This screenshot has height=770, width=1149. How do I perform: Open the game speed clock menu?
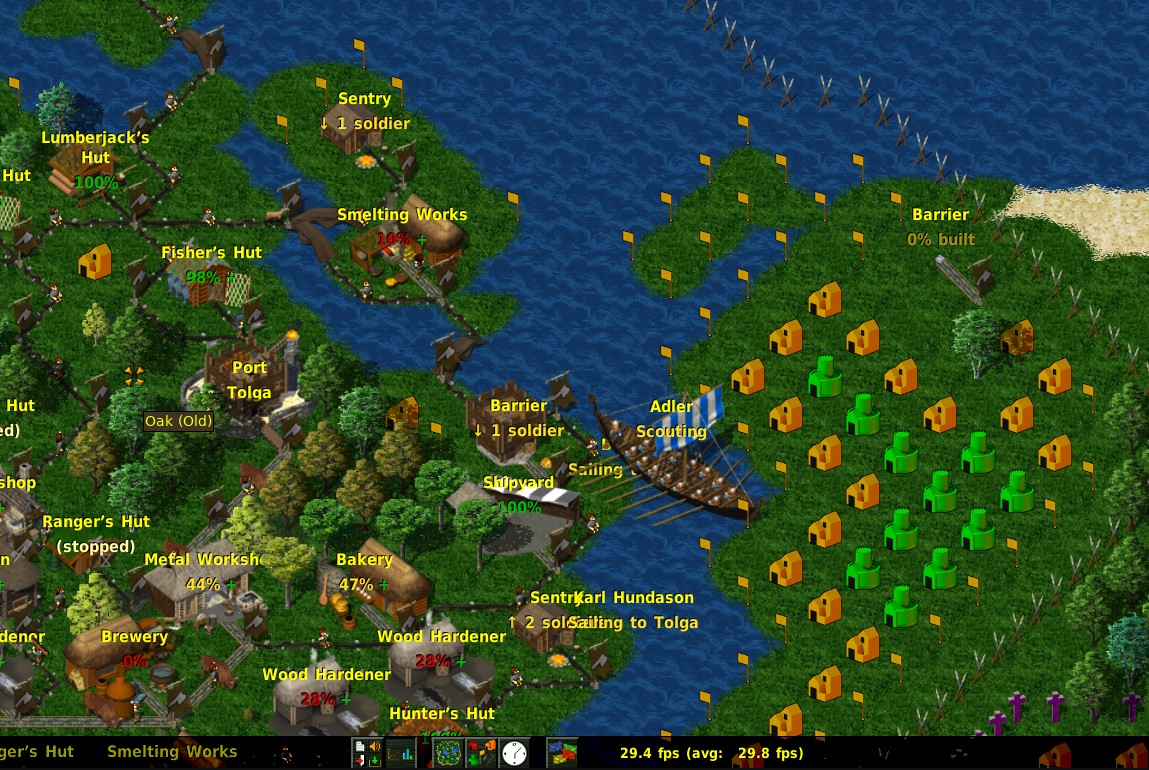point(514,753)
